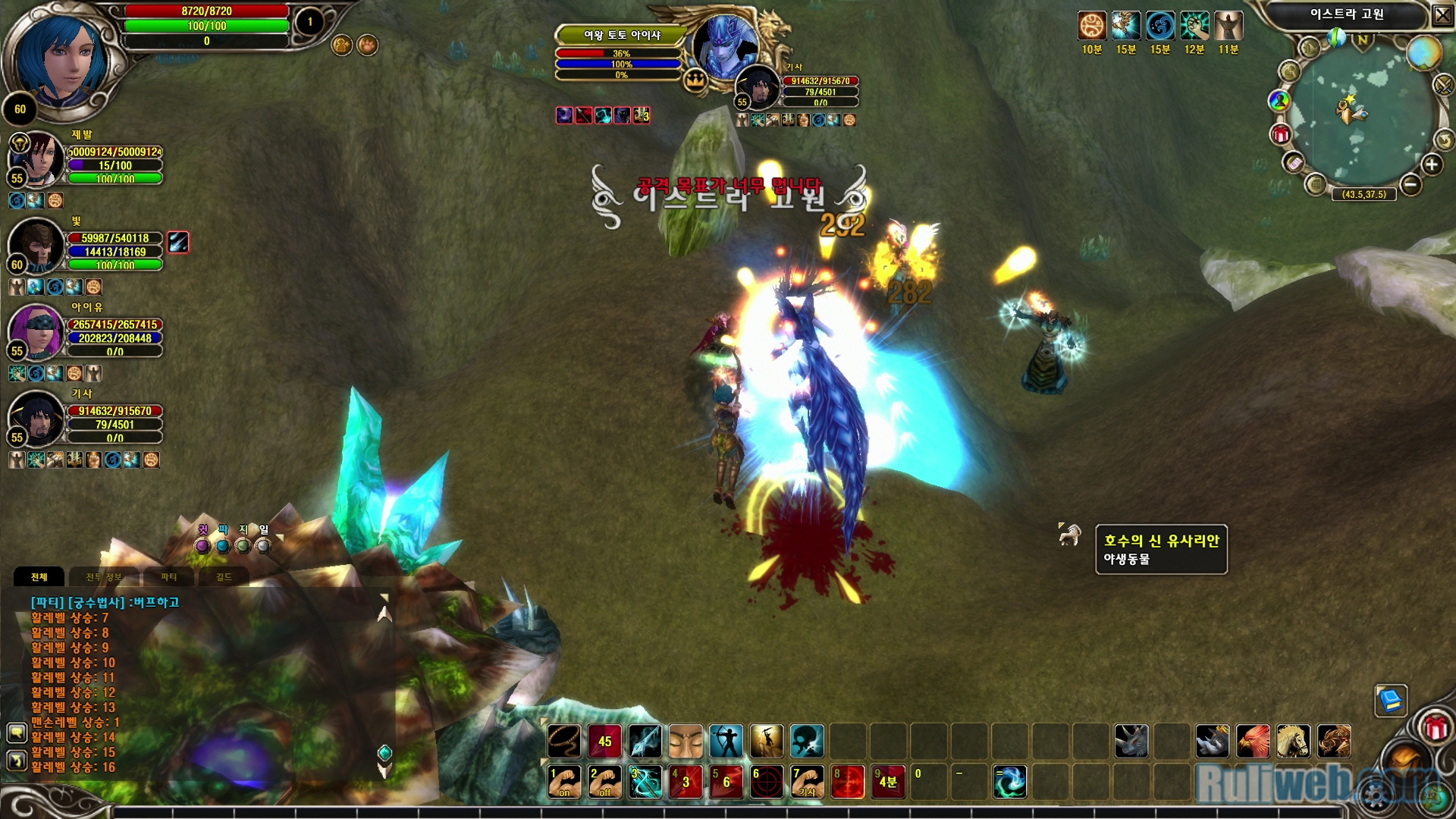Use the archer silhouette skill on the hotbar
The width and height of the screenshot is (1456, 819).
coord(726,741)
